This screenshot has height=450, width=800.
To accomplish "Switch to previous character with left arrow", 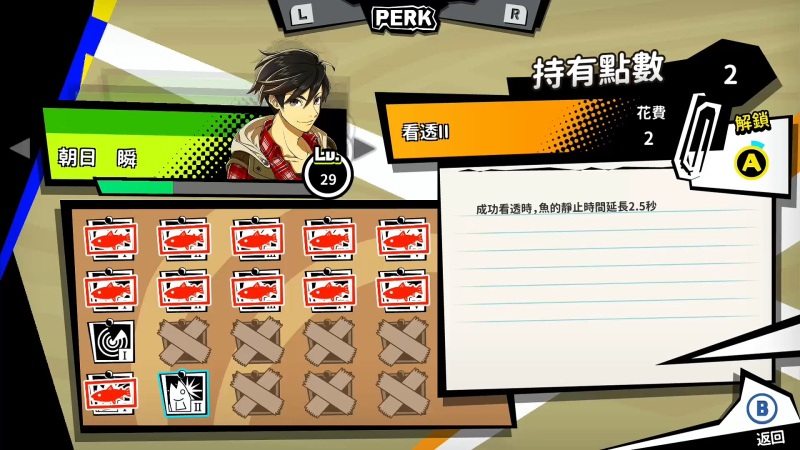I will pyautogui.click(x=18, y=149).
